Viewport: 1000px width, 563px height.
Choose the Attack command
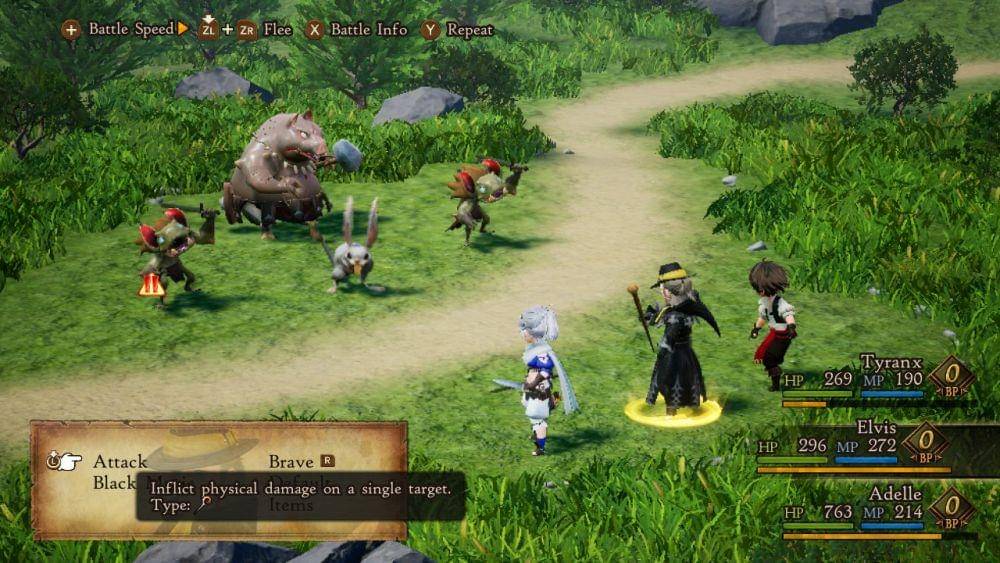pos(120,462)
